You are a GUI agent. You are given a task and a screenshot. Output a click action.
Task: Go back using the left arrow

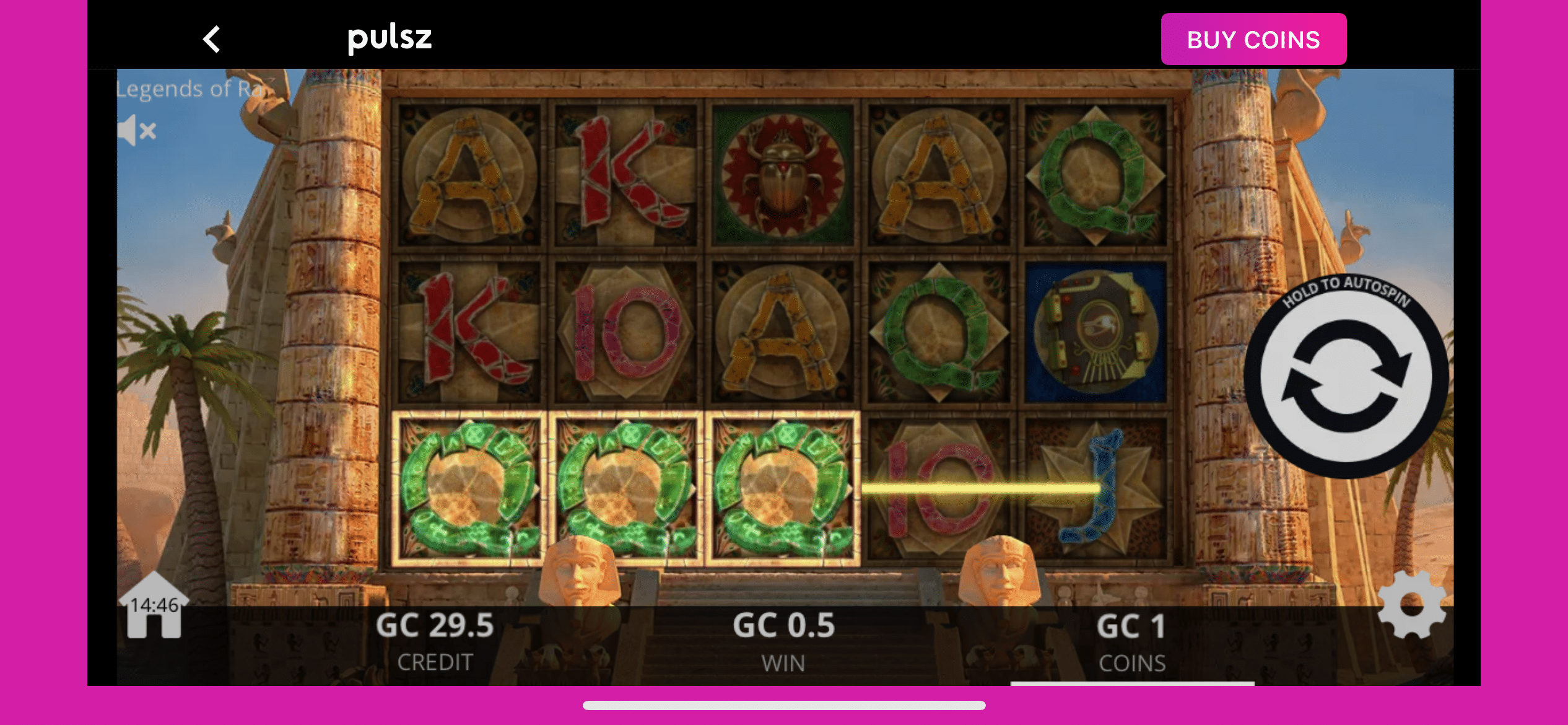pos(212,40)
